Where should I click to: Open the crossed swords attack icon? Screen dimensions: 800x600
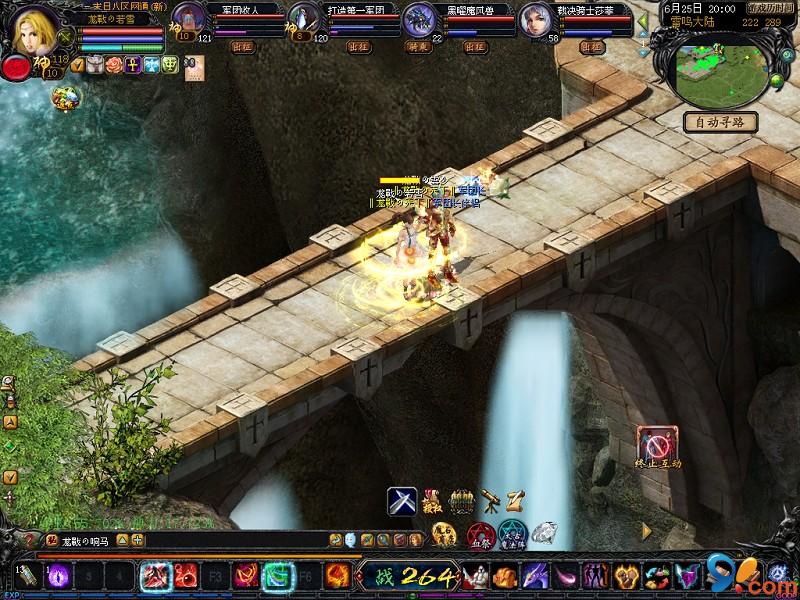(402, 500)
